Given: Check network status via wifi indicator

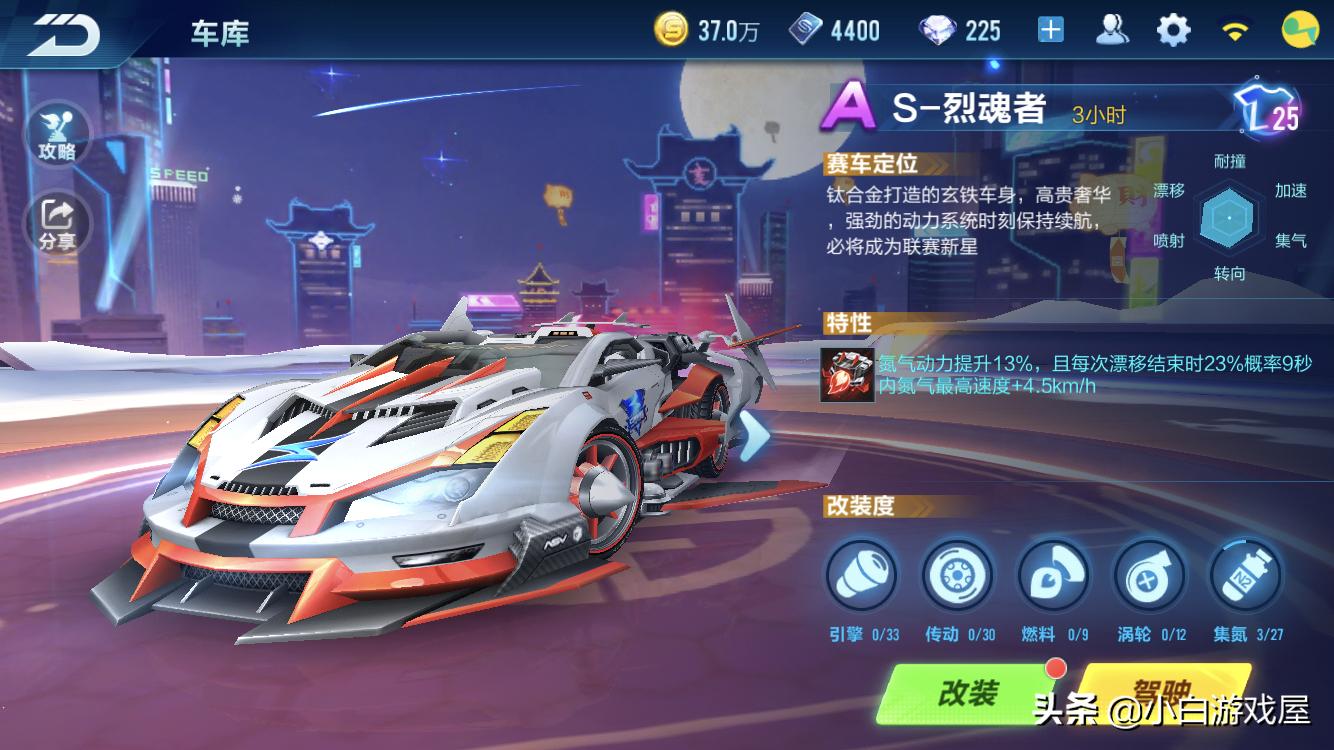Looking at the screenshot, I should (x=1237, y=28).
